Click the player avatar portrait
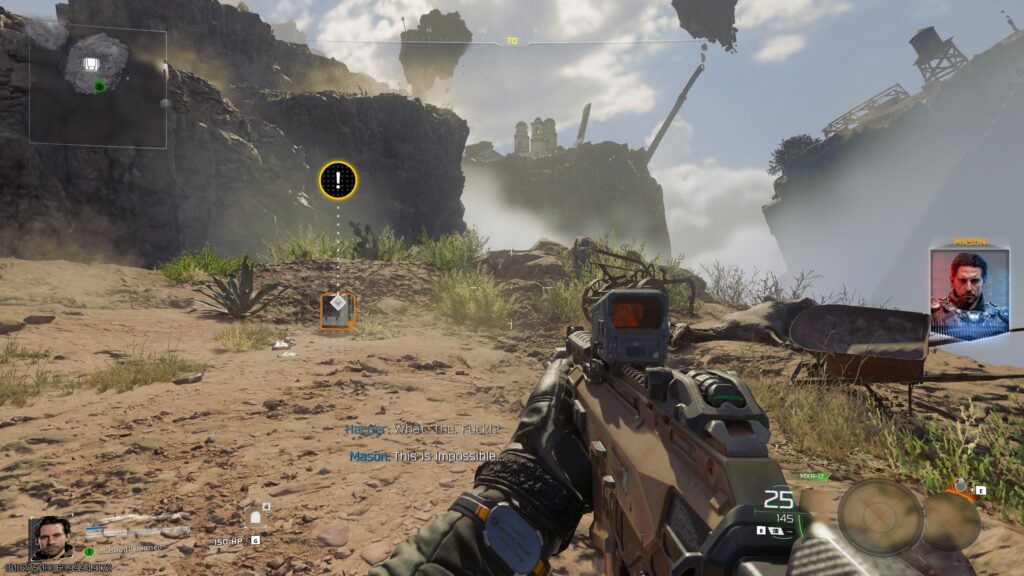The image size is (1024, 576). [50, 538]
